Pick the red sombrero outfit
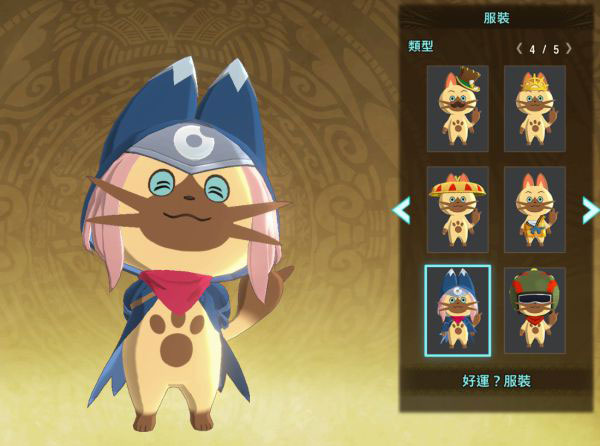 [457, 209]
